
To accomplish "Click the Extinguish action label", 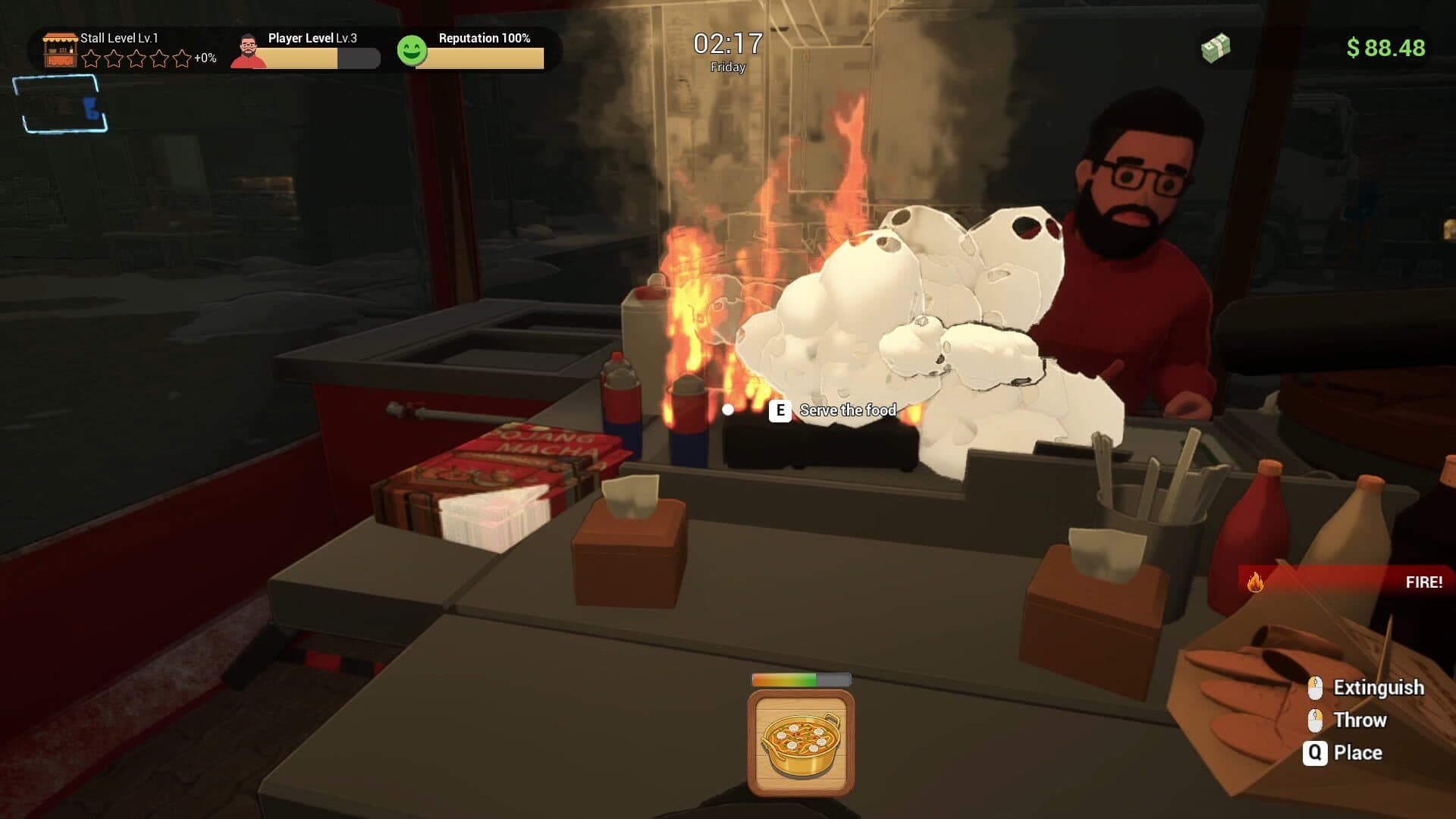I will 1378,688.
